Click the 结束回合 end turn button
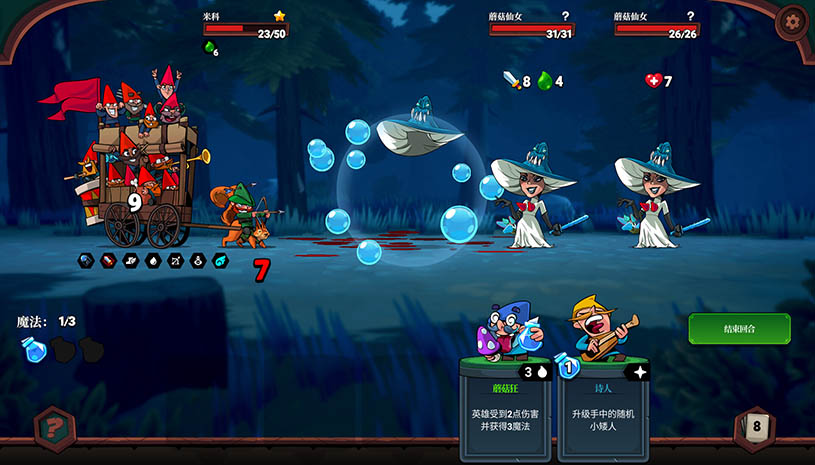Viewport: 815px width, 465px height. [738, 329]
